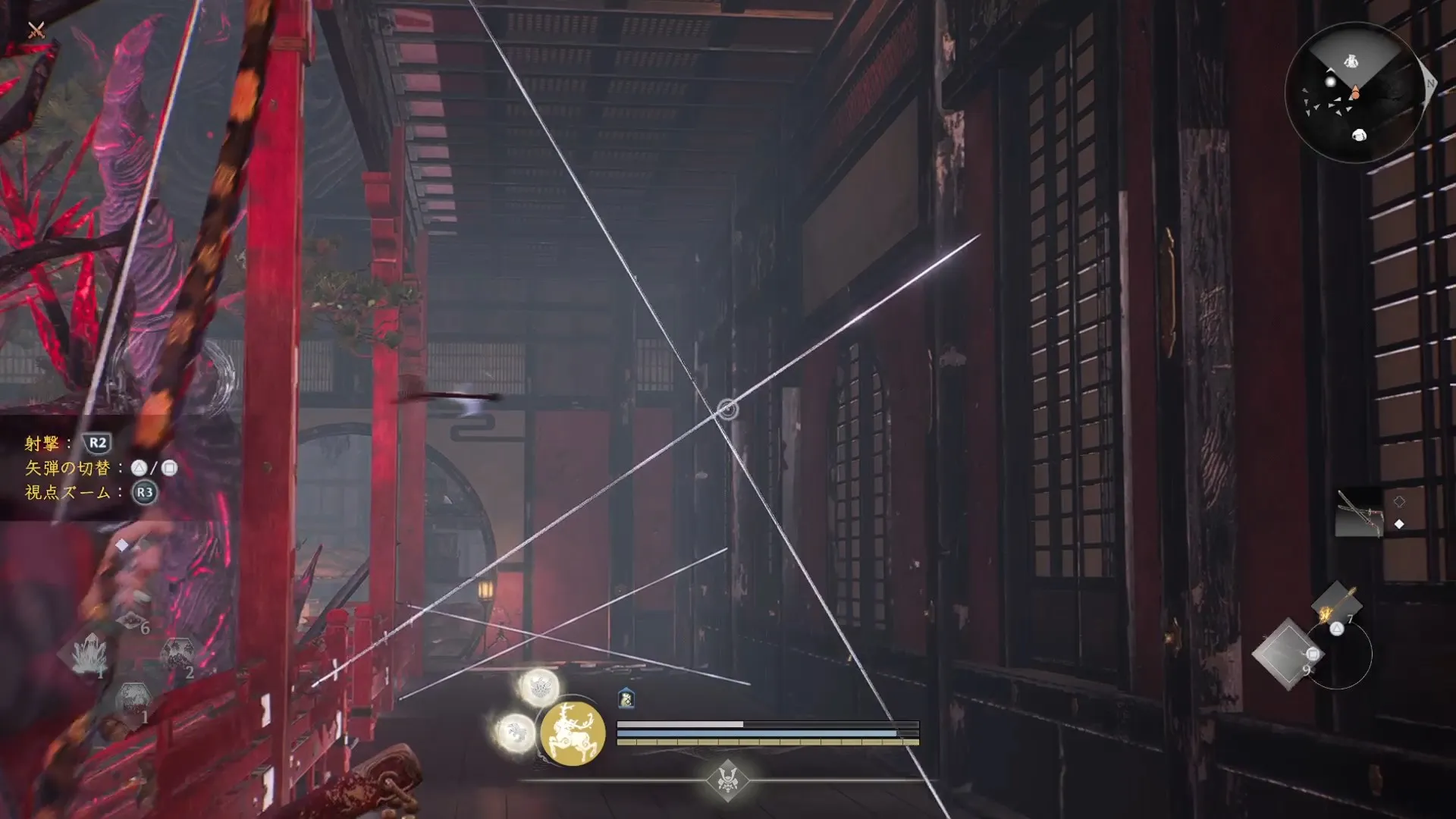
Task: Choose the ammo slot showing count 9
Action: pos(1287,654)
